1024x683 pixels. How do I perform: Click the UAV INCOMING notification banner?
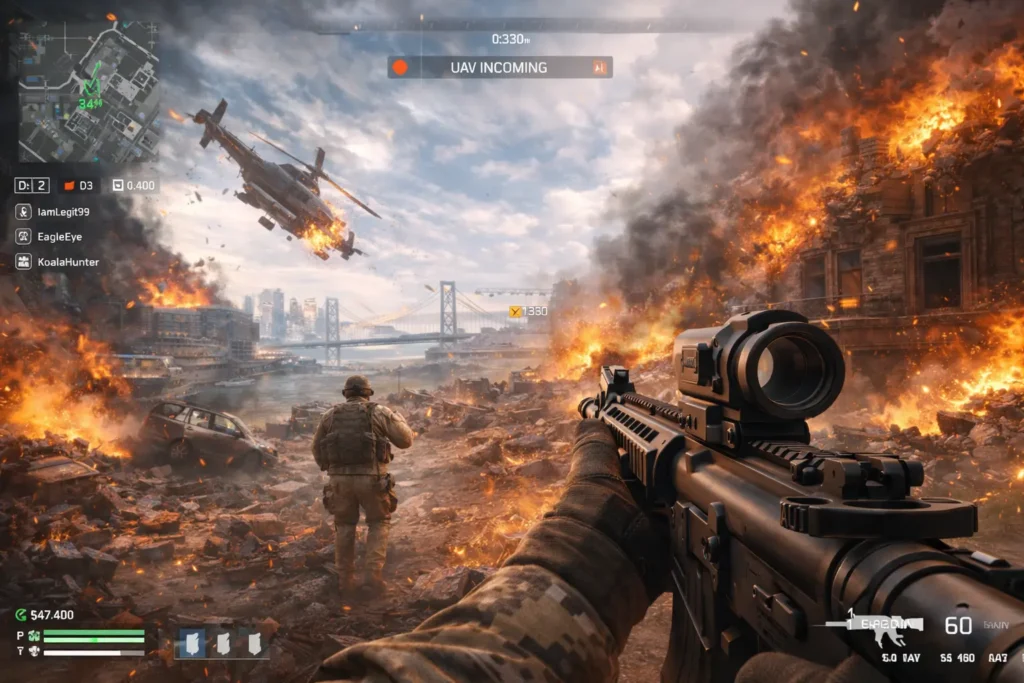500,67
